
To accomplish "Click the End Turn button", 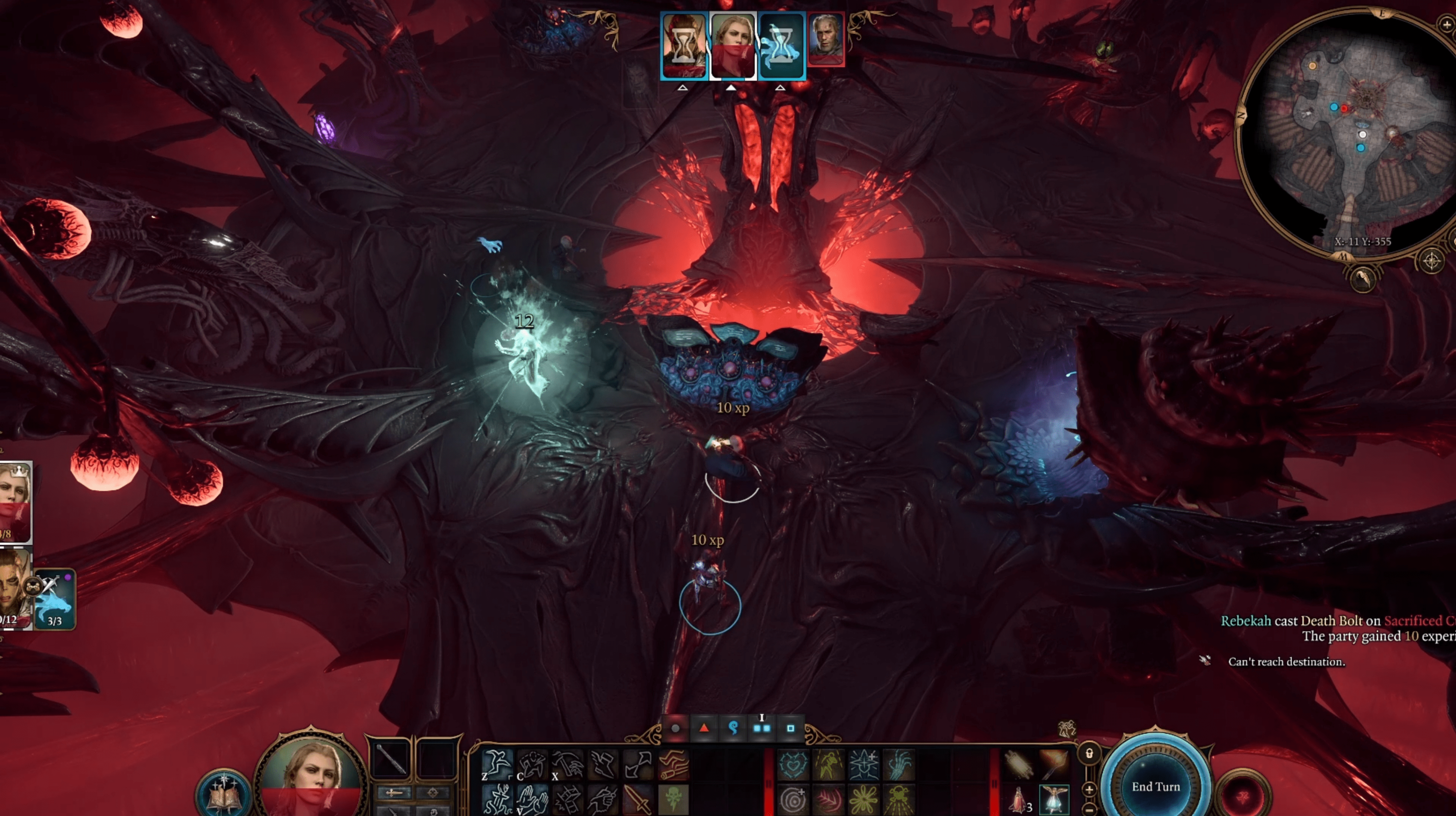I will click(1155, 786).
